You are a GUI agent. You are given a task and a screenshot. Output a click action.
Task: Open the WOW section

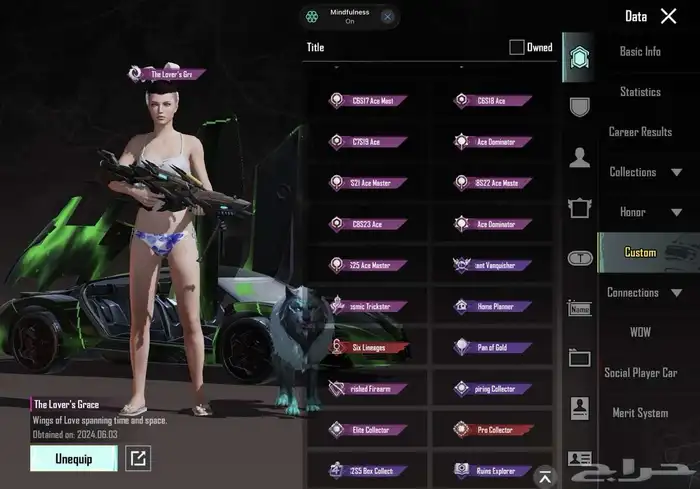tap(640, 332)
